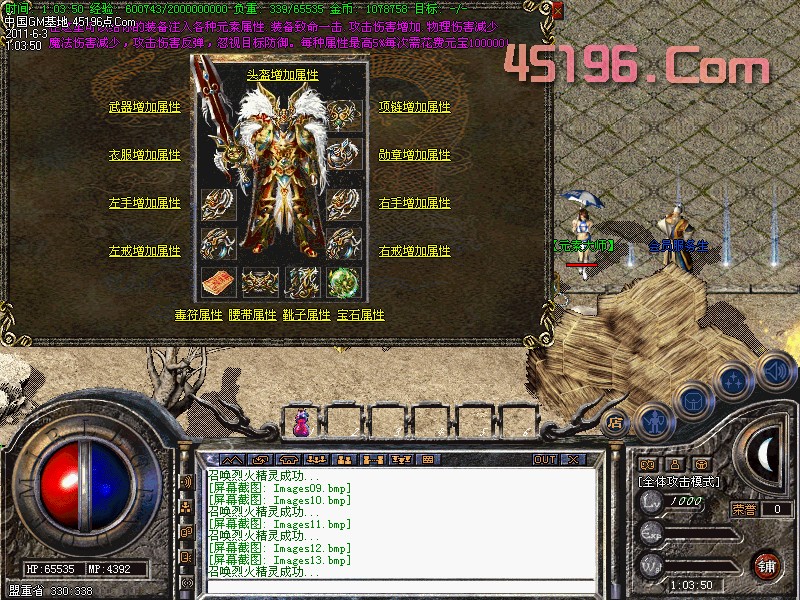Click the OUT button above the chat
Screen dimensions: 800x600
tap(544, 460)
